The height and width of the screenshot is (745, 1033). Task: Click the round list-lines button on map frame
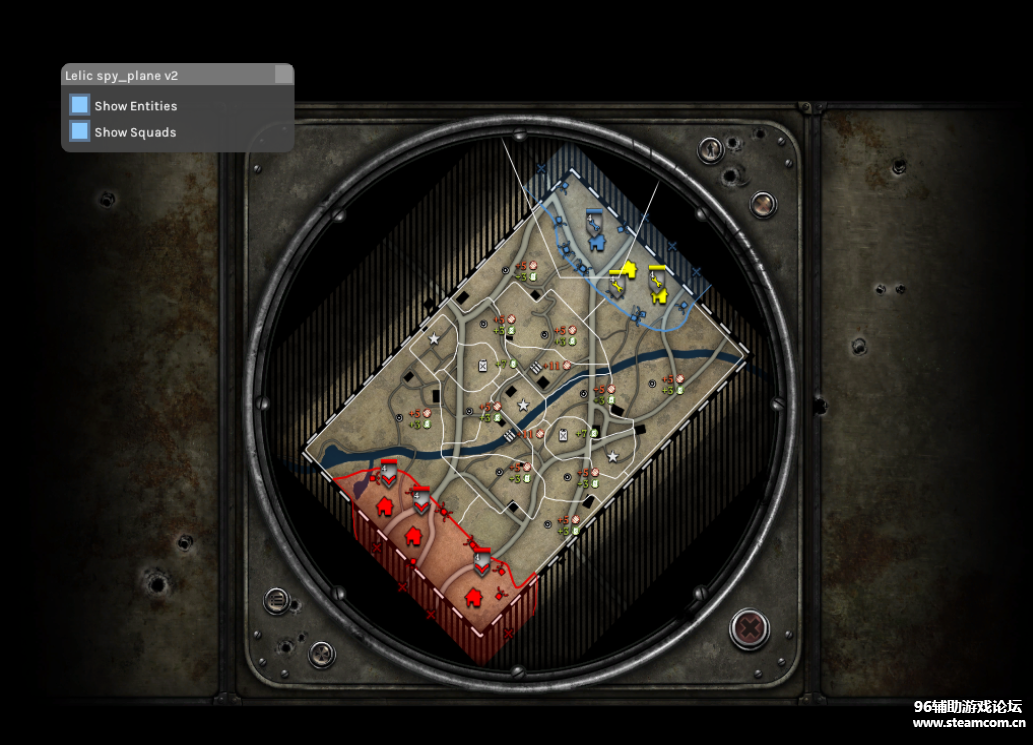point(276,601)
